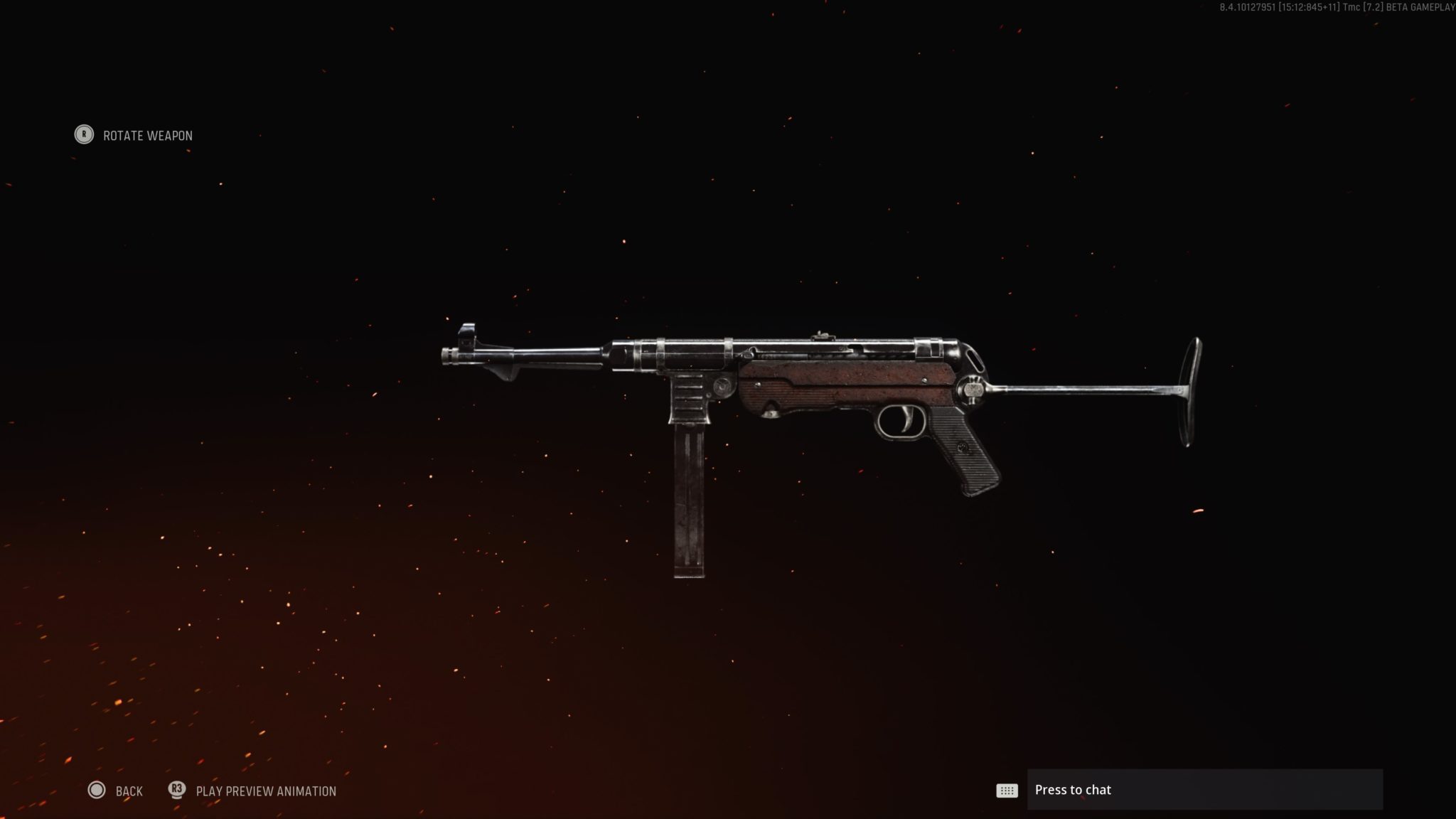Click the R rotate weapon button icon

tap(83, 135)
